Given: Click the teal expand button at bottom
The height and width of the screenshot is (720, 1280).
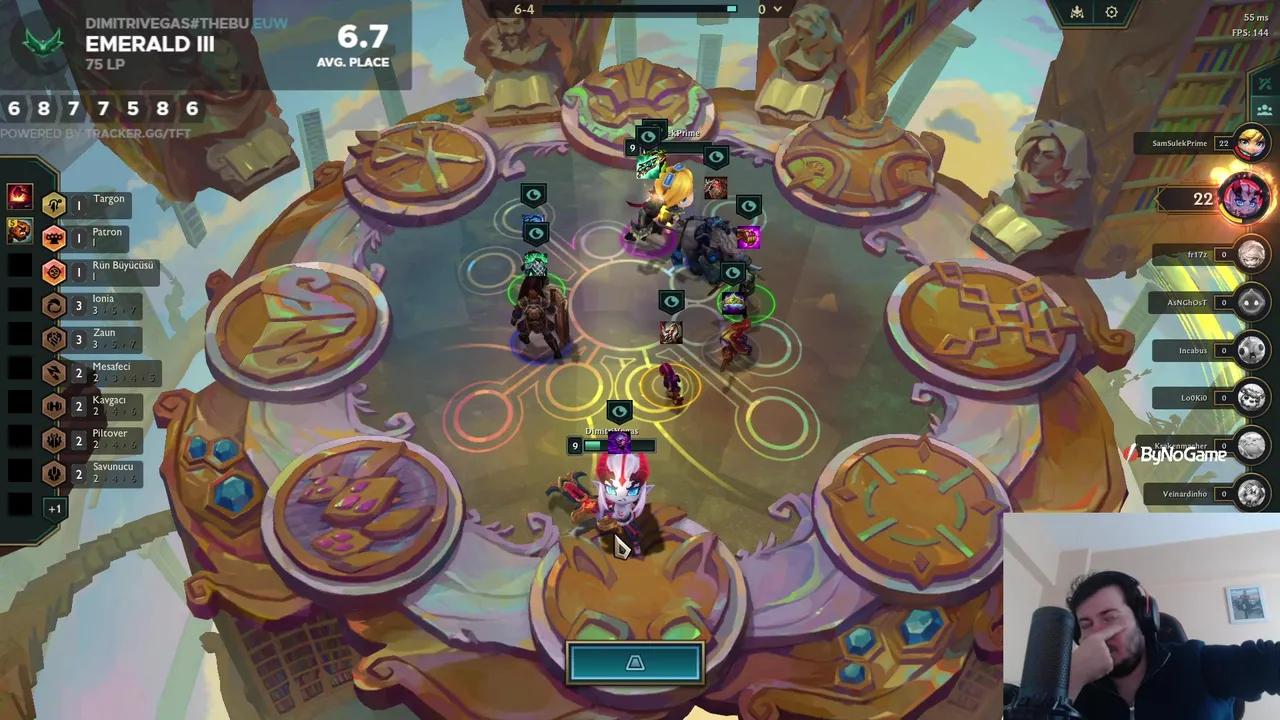Looking at the screenshot, I should [635, 663].
